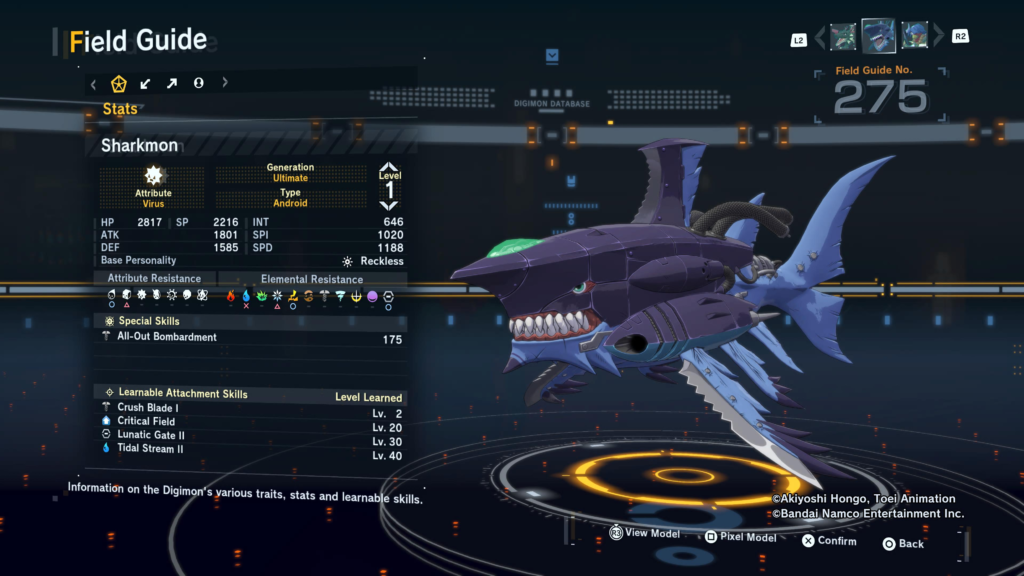Decrease level with the down arrow
Viewport: 1024px width, 576px height.
pyautogui.click(x=389, y=204)
